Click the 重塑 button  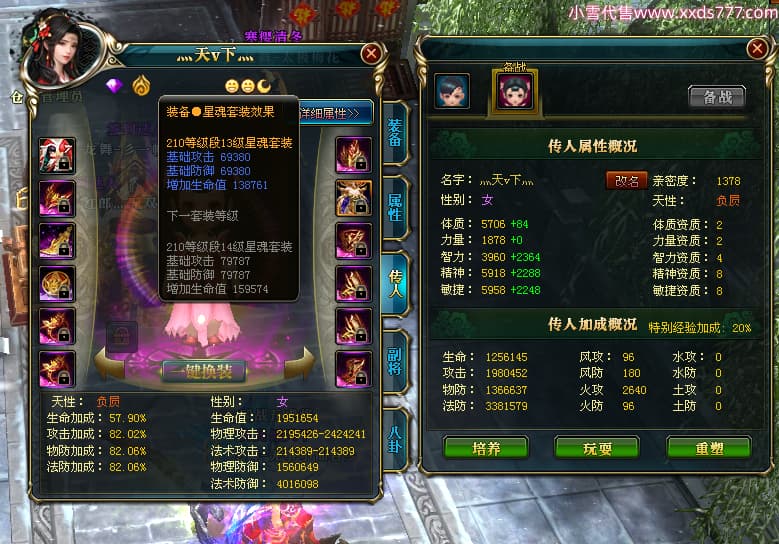(x=708, y=447)
